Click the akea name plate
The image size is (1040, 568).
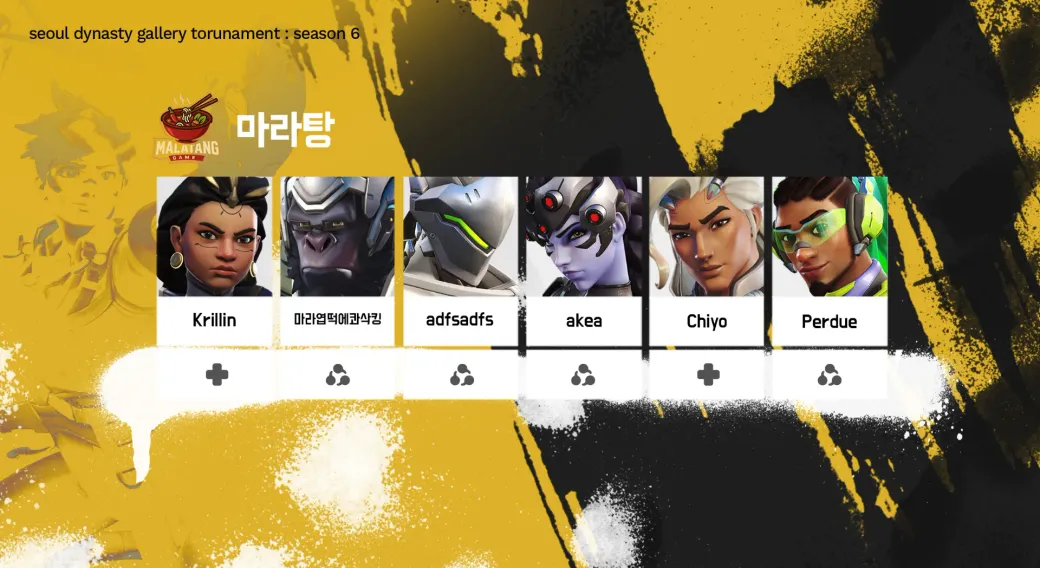[584, 322]
